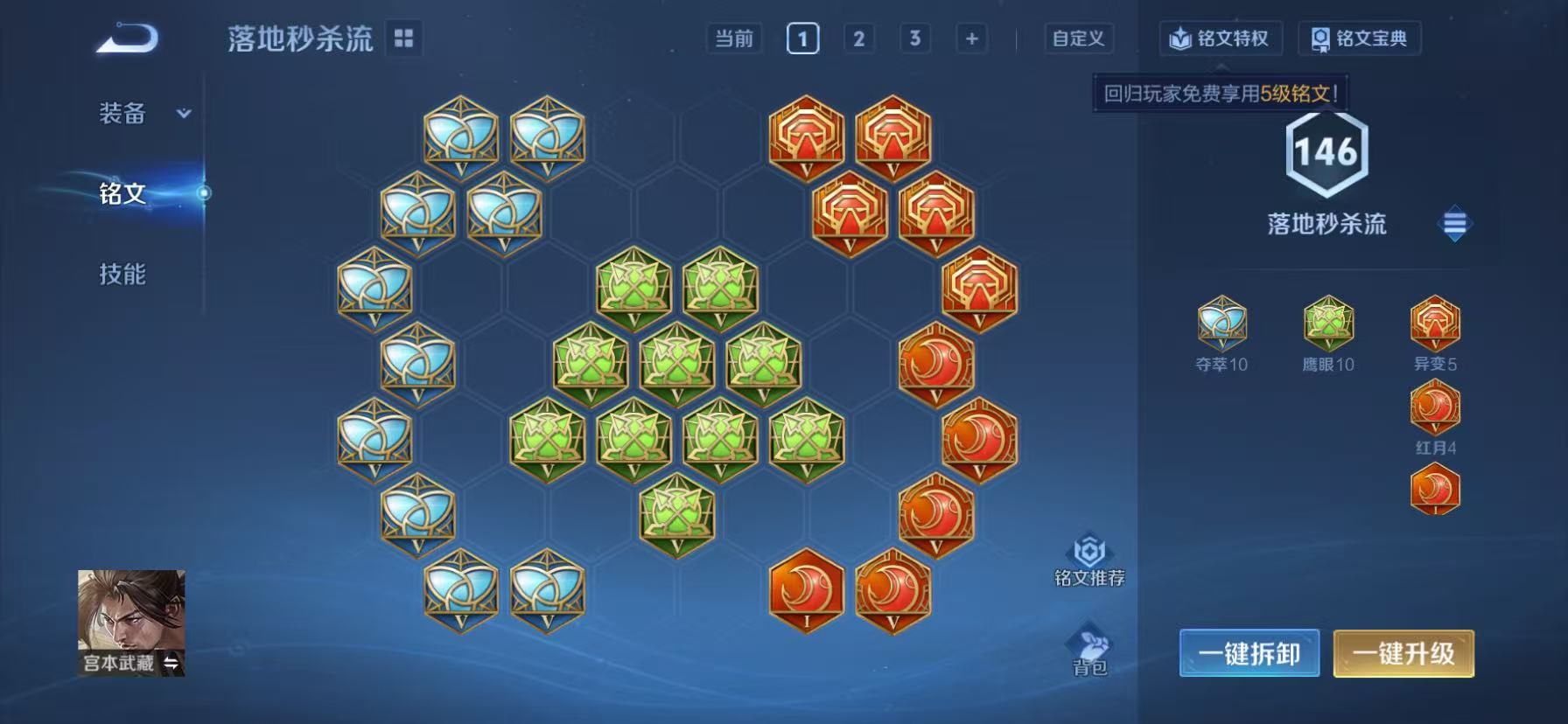Click the 一键拆卸 button

[x=1251, y=654]
